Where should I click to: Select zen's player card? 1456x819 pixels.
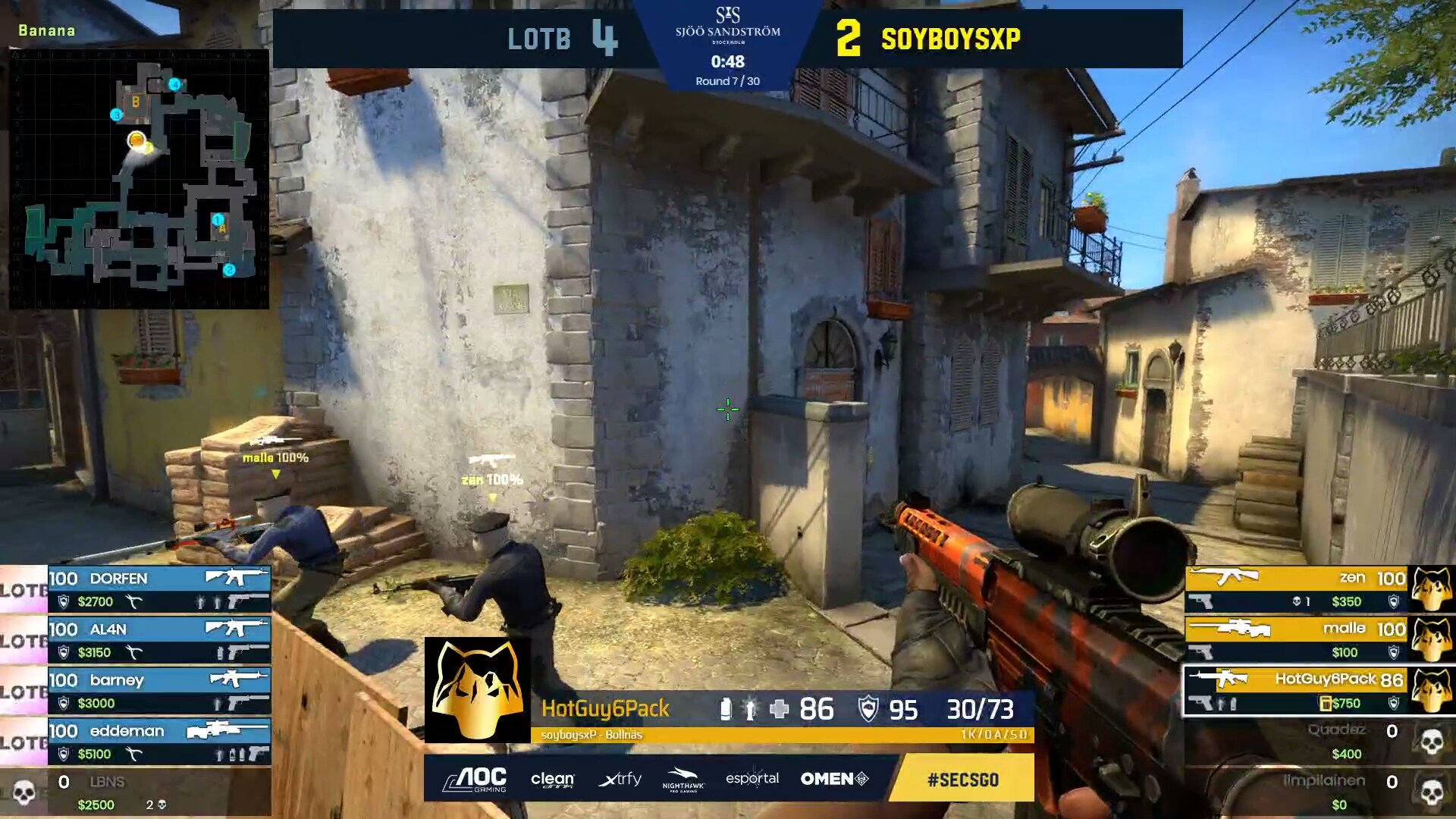coord(1297,589)
